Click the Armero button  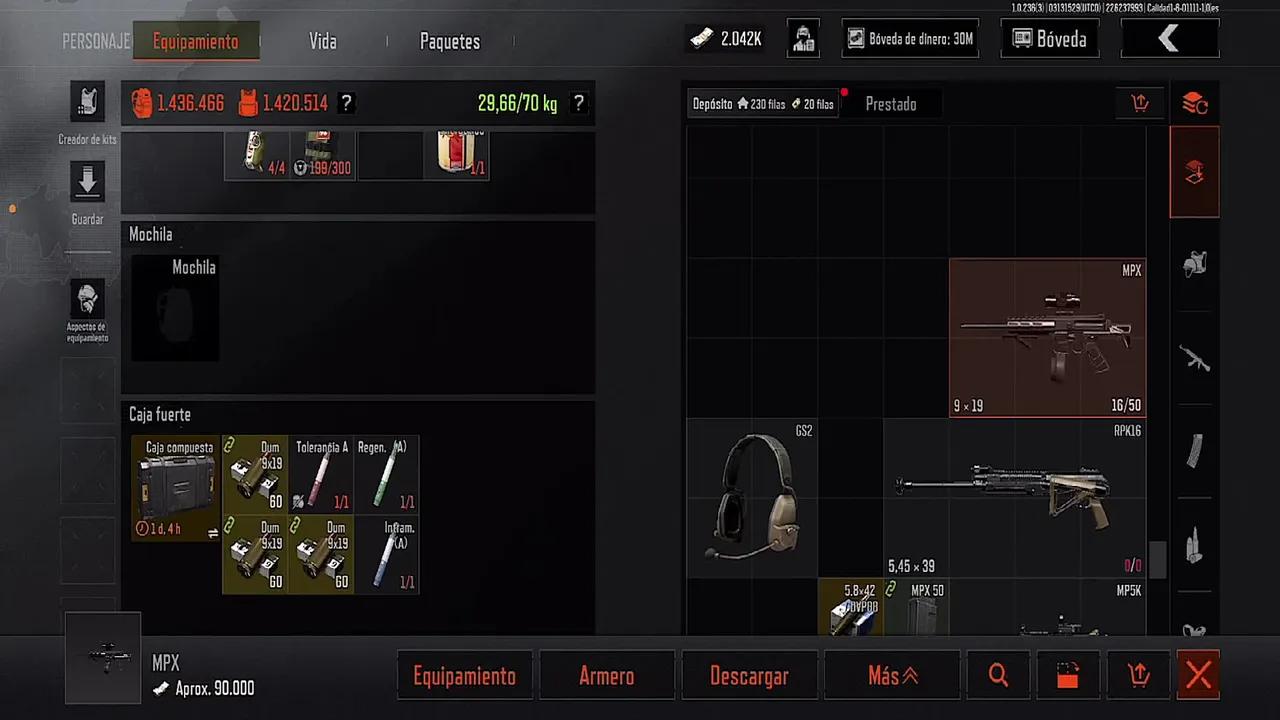(606, 676)
